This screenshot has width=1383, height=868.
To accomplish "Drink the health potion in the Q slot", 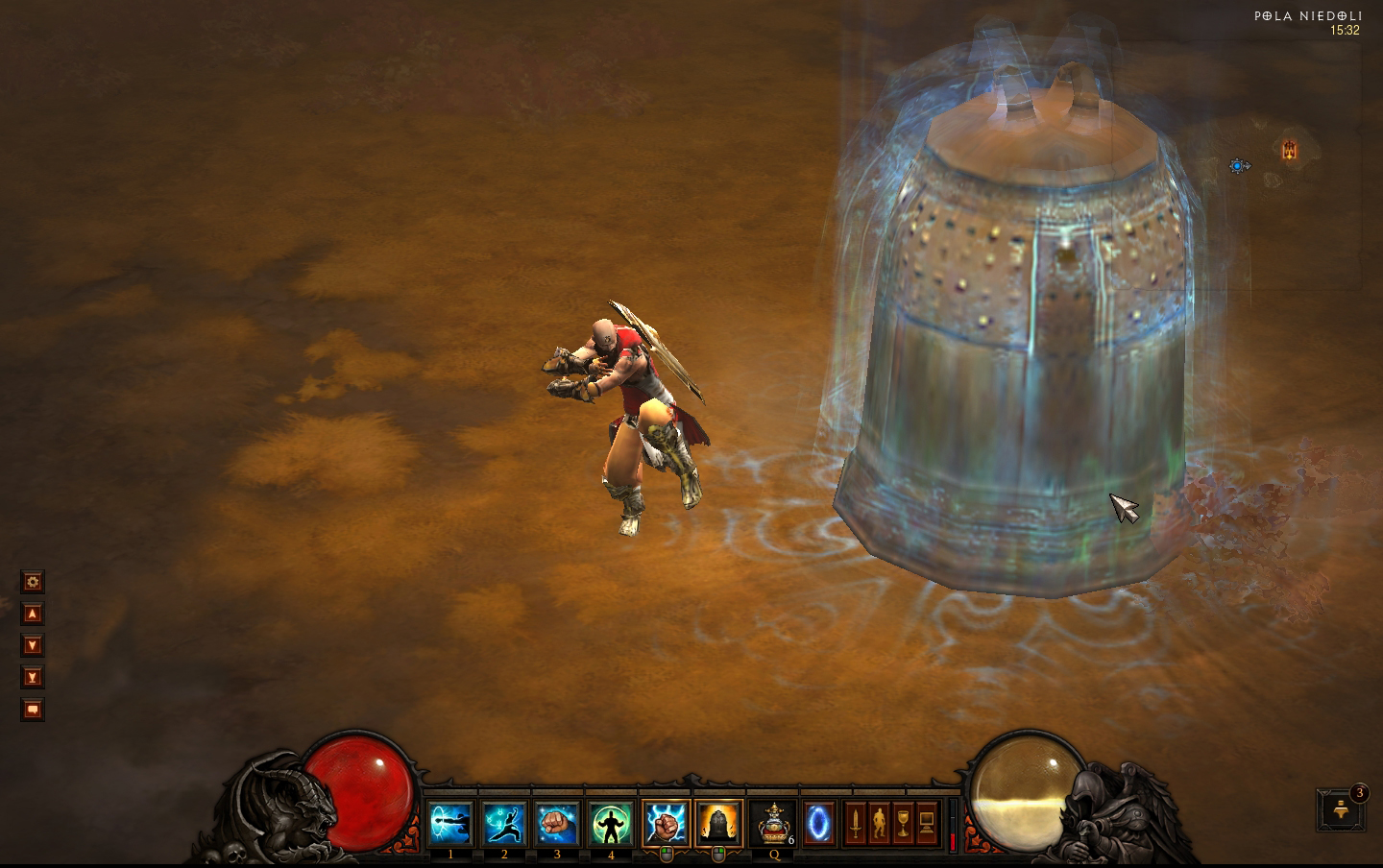I will [773, 824].
